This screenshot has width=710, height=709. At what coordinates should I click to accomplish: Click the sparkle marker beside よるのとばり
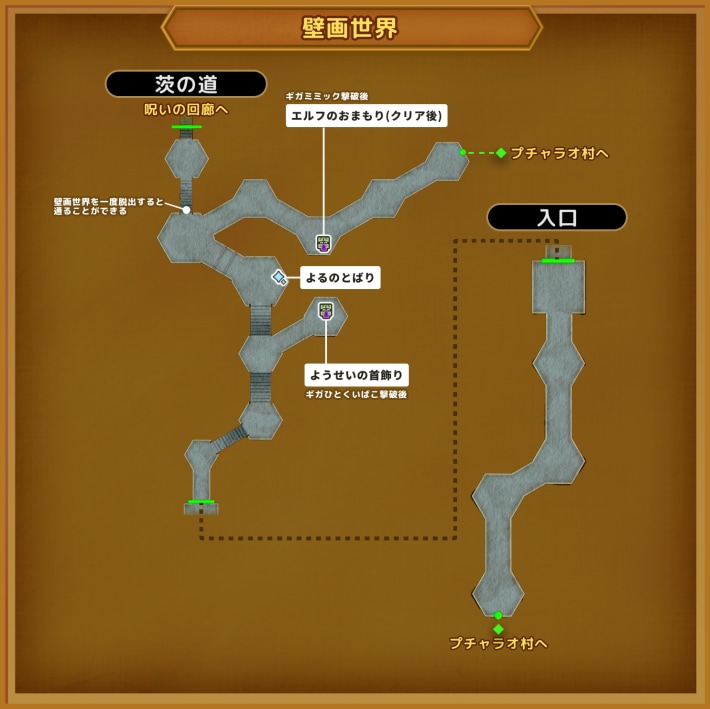point(279,277)
